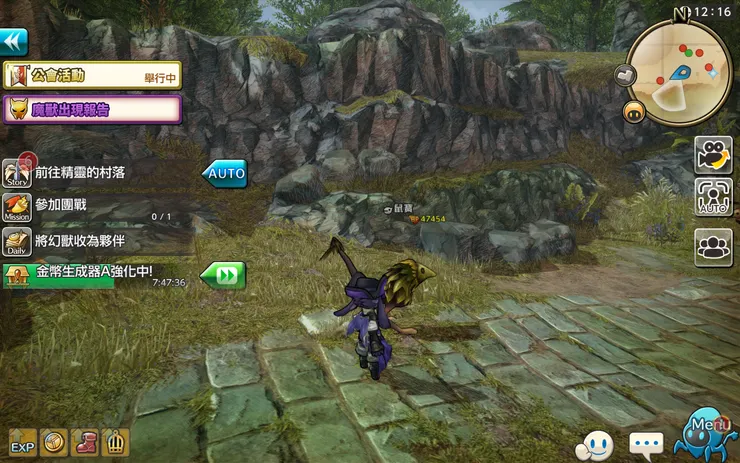Open the party members button
Screen dimensions: 740x463
pos(713,246)
